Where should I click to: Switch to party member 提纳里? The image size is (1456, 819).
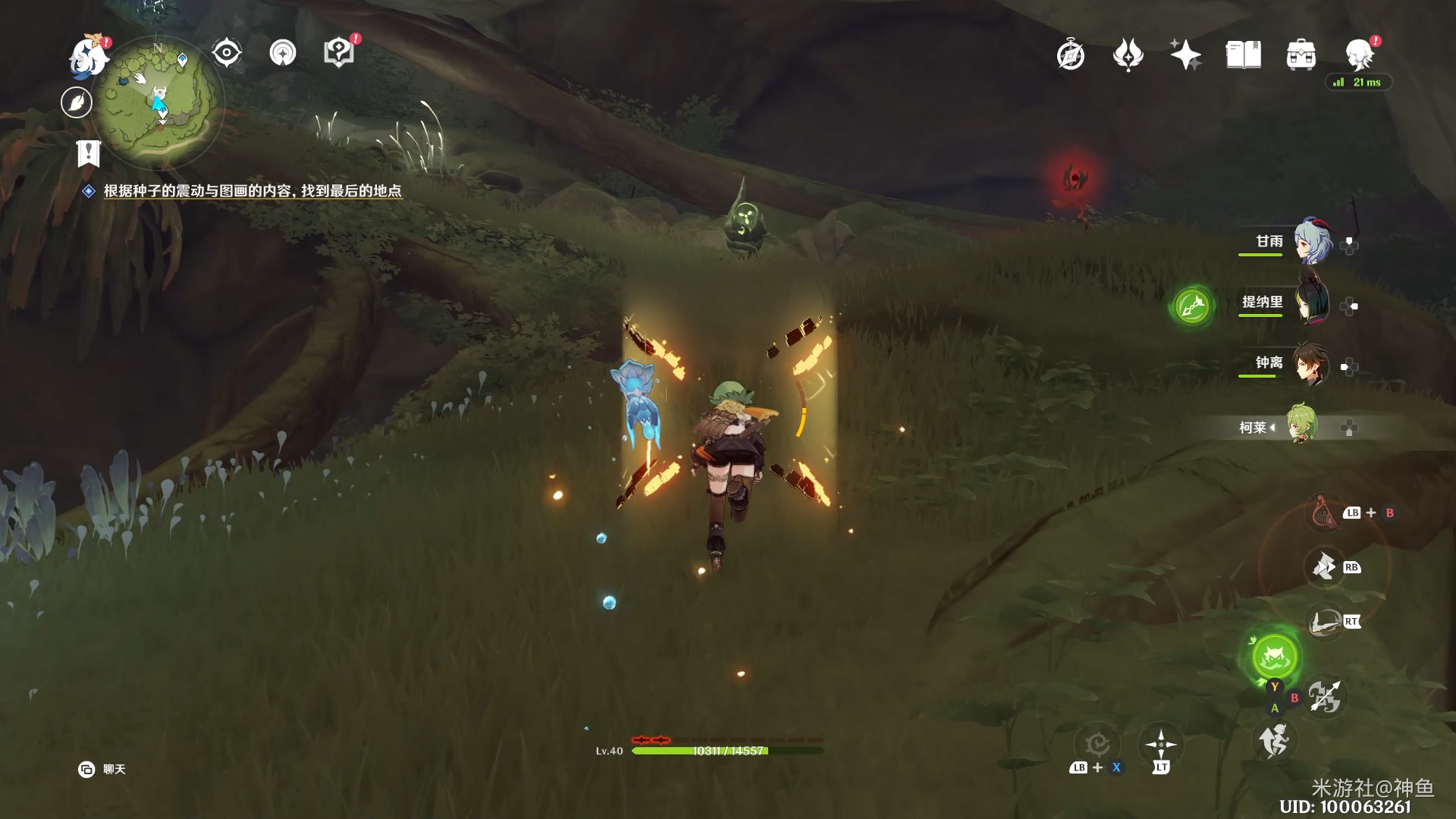[1312, 303]
